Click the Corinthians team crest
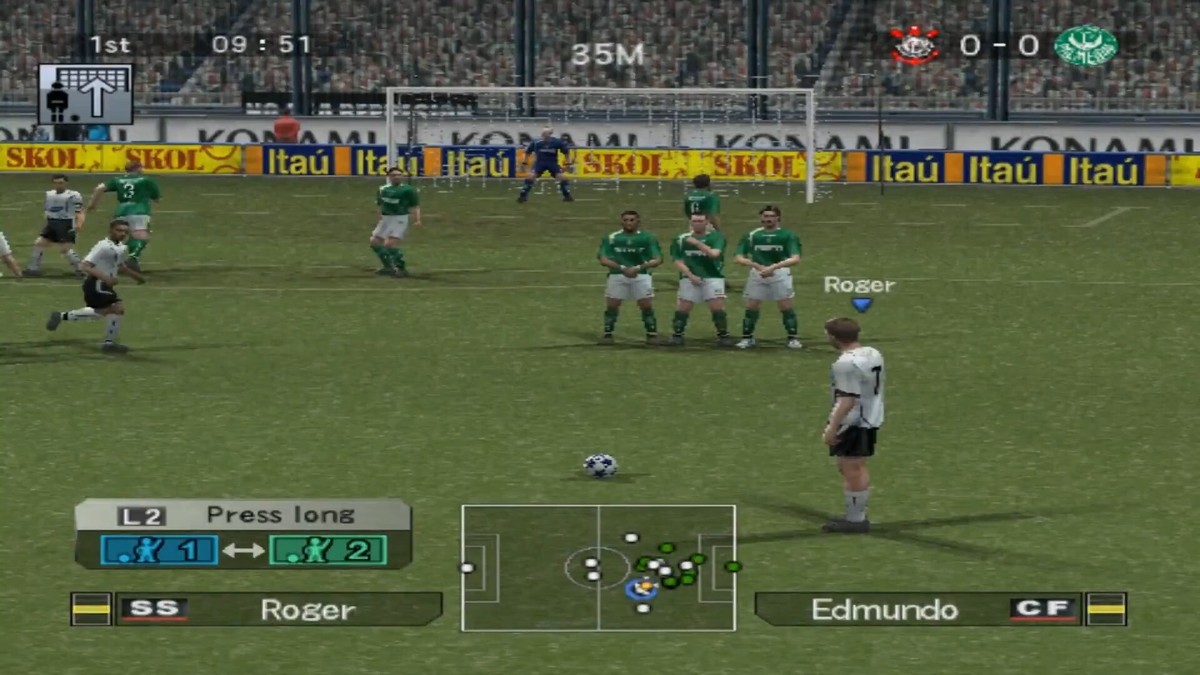This screenshot has width=1200, height=675. pyautogui.click(x=916, y=46)
